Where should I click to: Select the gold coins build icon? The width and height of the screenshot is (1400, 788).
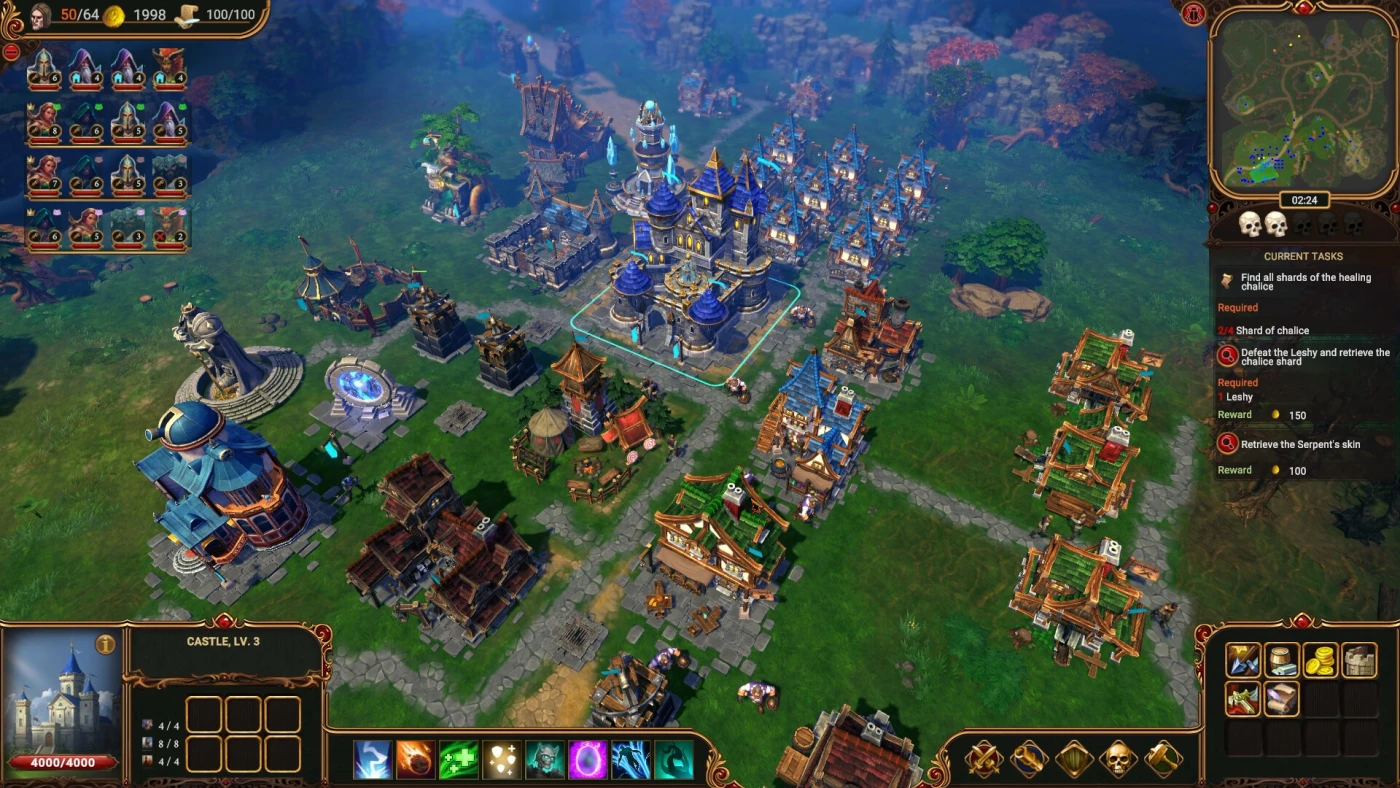pyautogui.click(x=1320, y=660)
